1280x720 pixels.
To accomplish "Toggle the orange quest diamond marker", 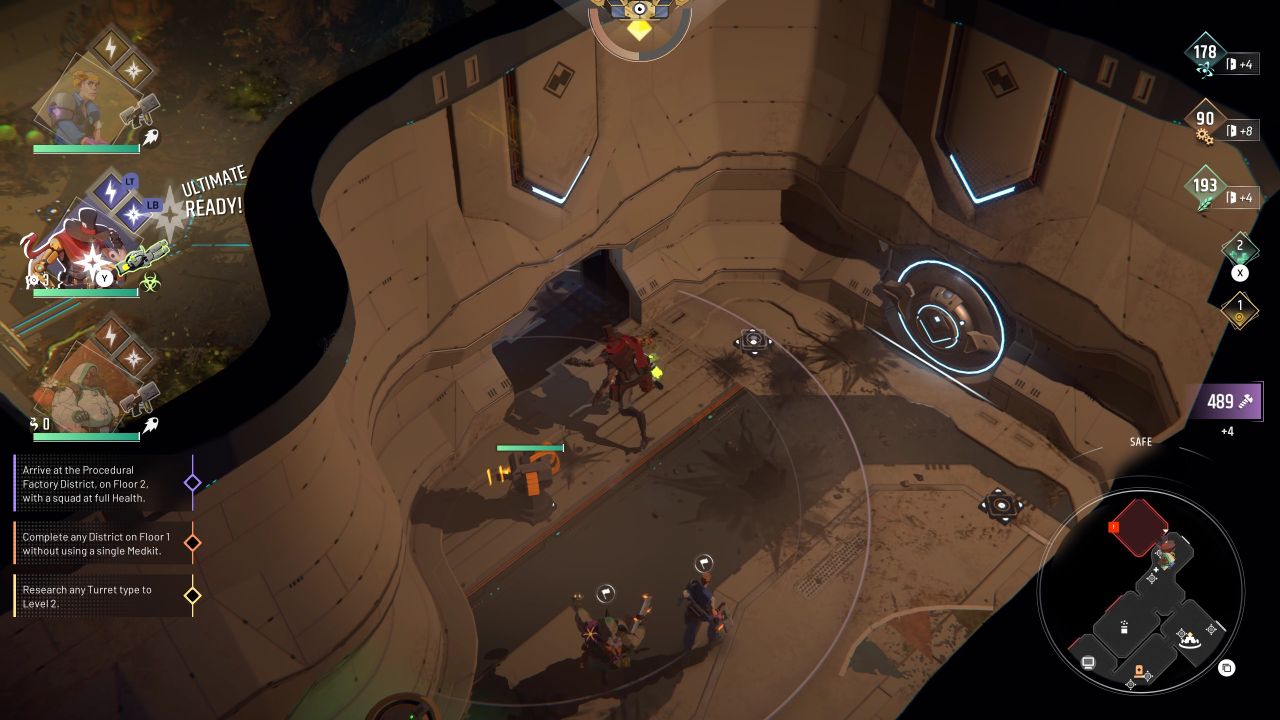I will click(191, 543).
